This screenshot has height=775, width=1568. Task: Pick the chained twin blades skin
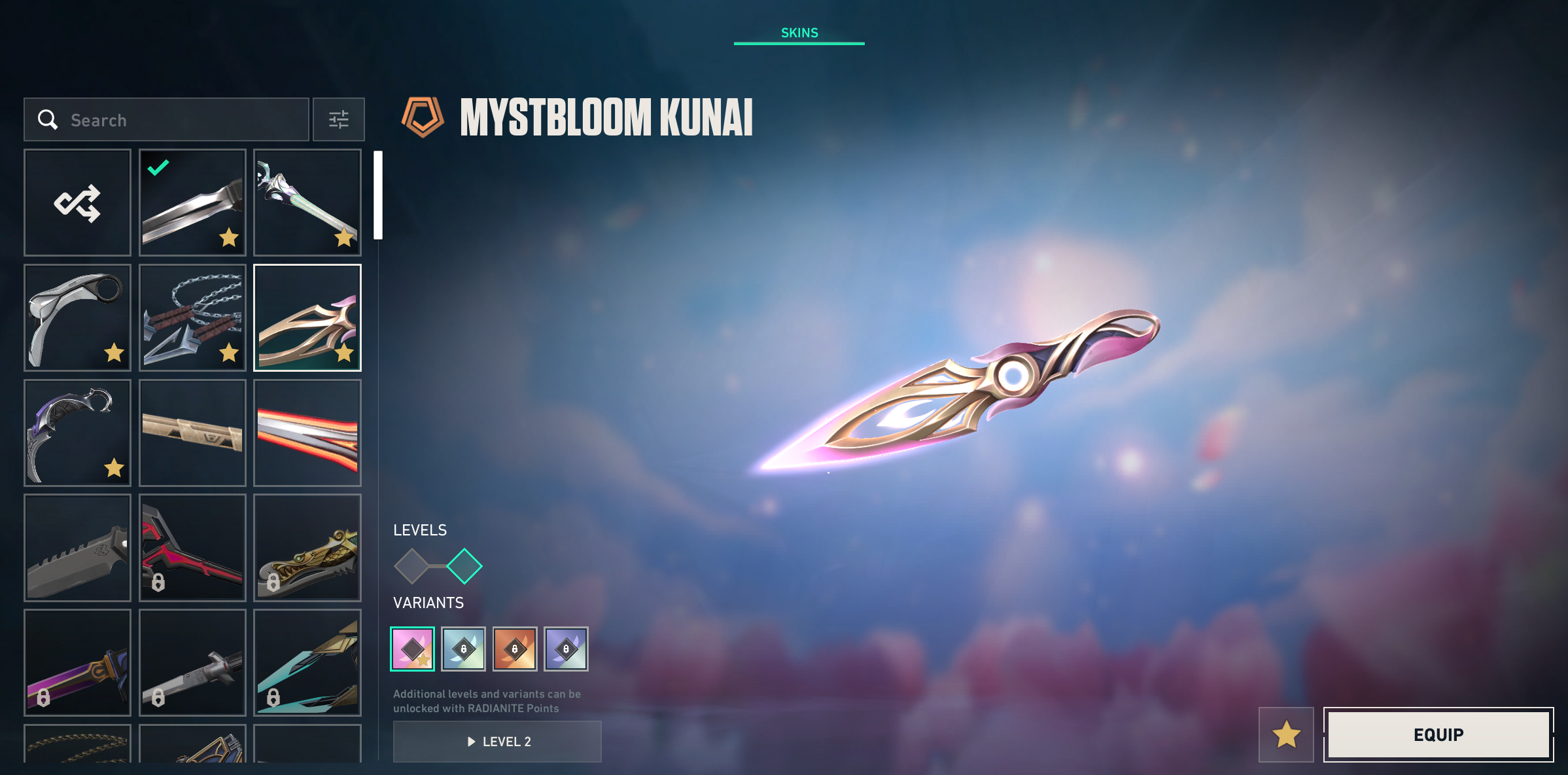click(x=192, y=317)
